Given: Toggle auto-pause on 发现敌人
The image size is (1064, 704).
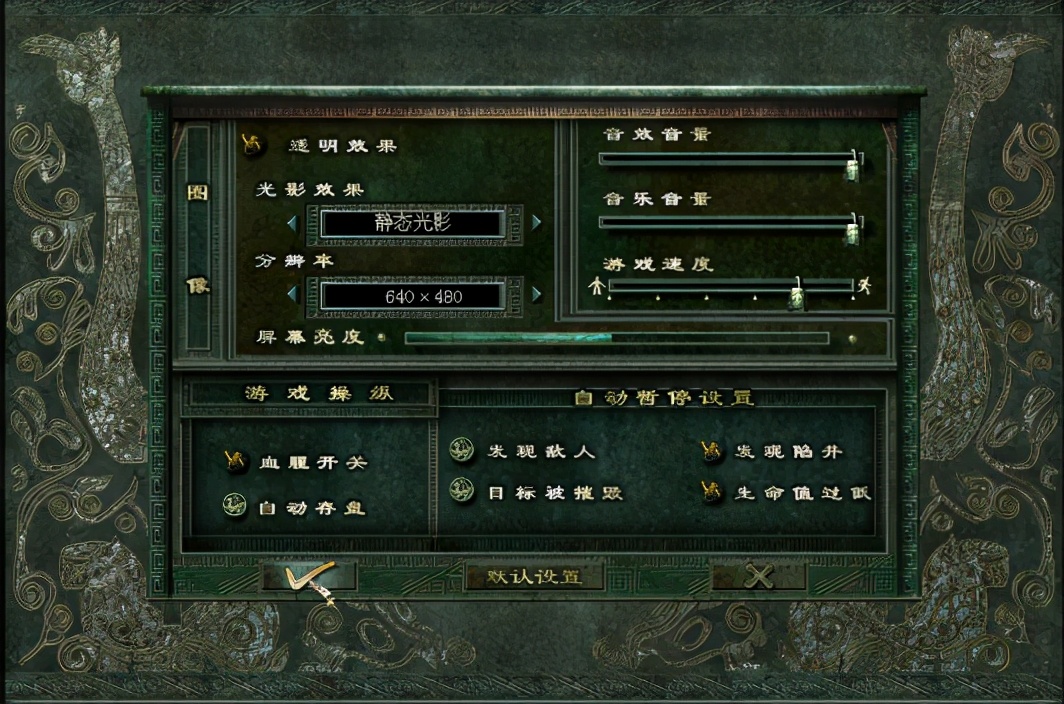Looking at the screenshot, I should (x=462, y=451).
